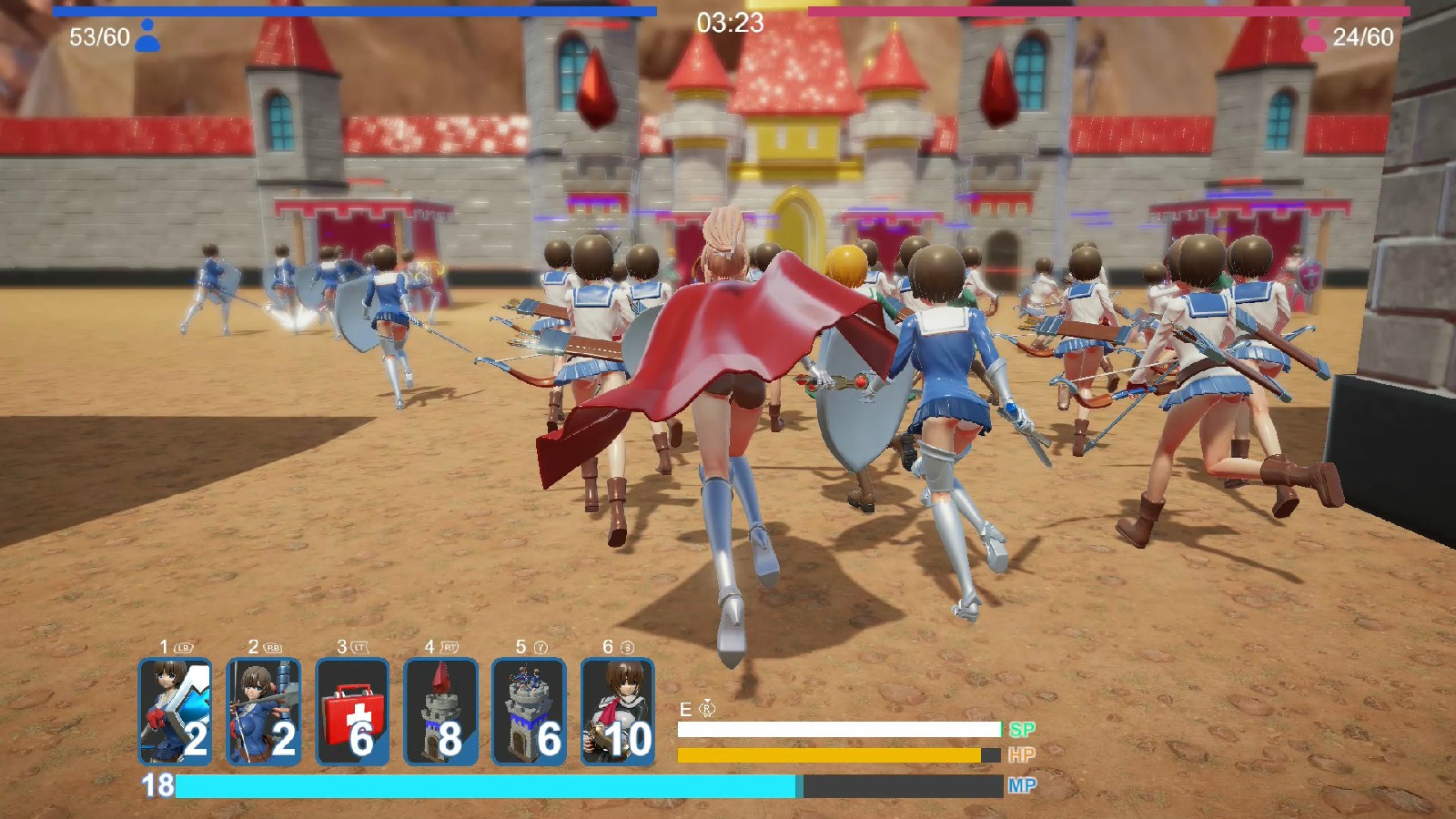Viewport: 1456px width, 819px height.
Task: Select the archer-garrisoned tower card
Action: pyautogui.click(x=529, y=712)
